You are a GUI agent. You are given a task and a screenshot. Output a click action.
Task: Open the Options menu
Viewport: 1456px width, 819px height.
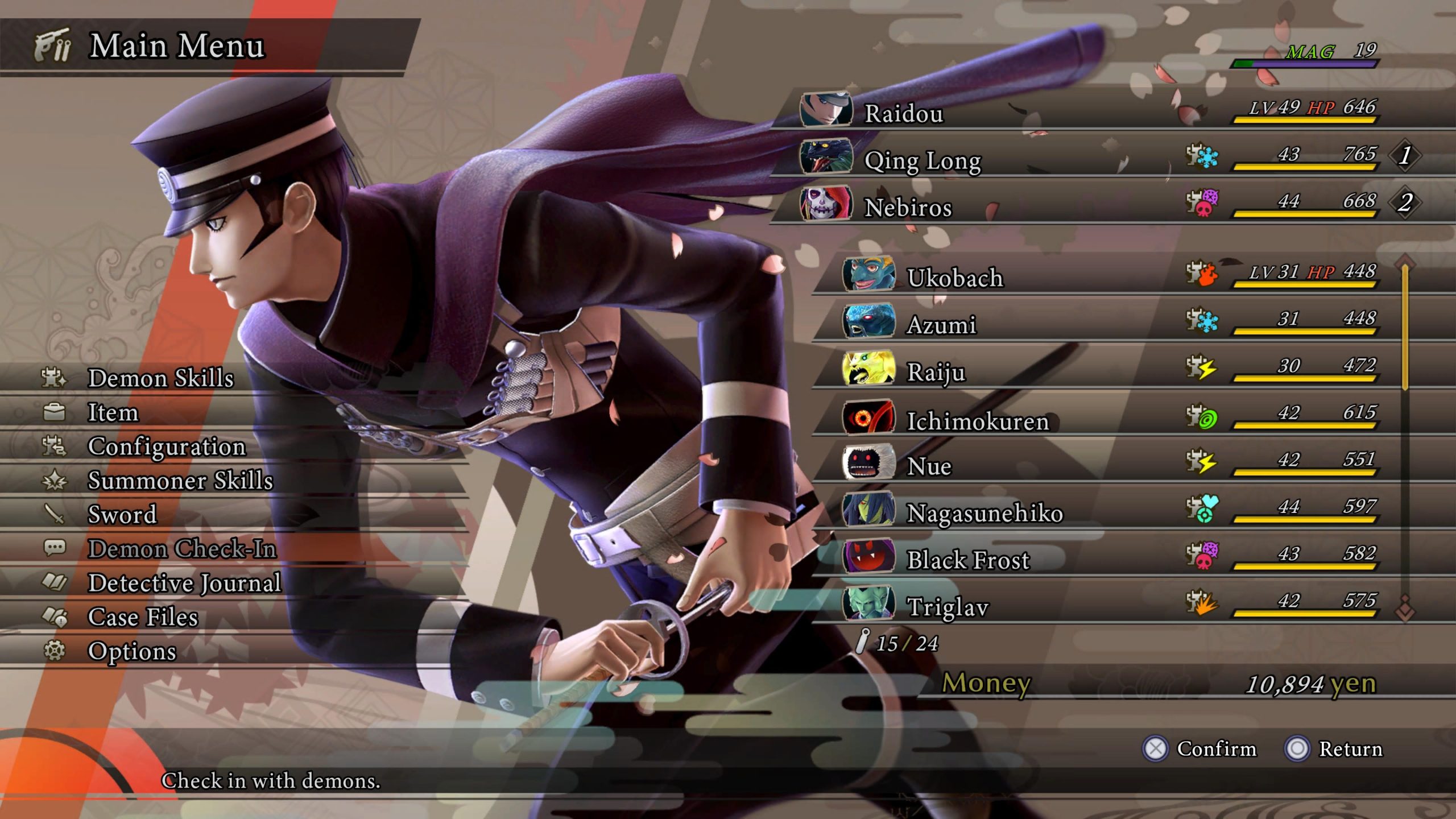[132, 651]
